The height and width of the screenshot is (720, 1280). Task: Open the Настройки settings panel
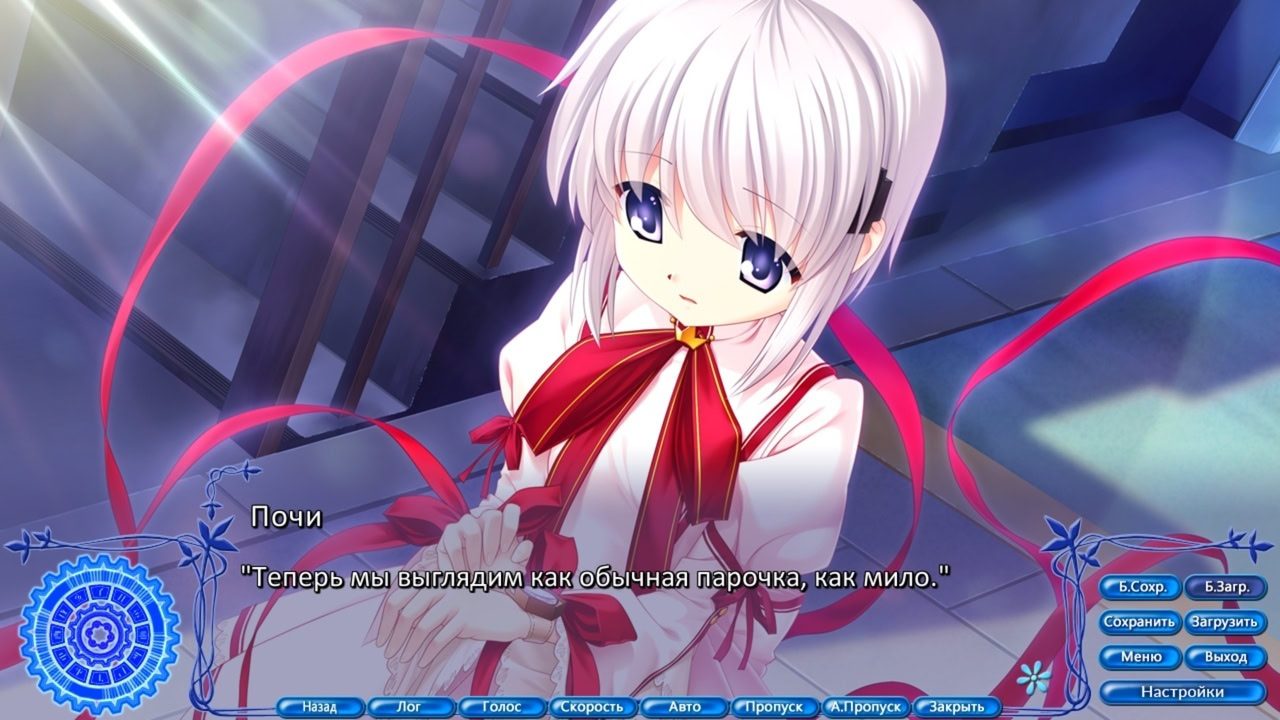point(1182,690)
